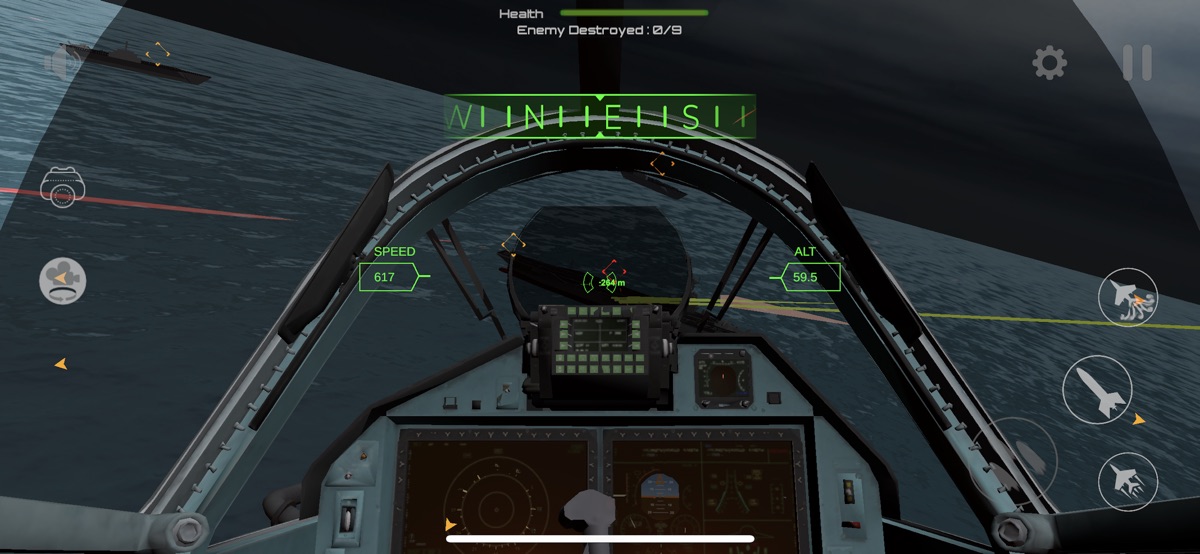Fire a missile with the rocket button
1200x554 pixels.
[1097, 389]
